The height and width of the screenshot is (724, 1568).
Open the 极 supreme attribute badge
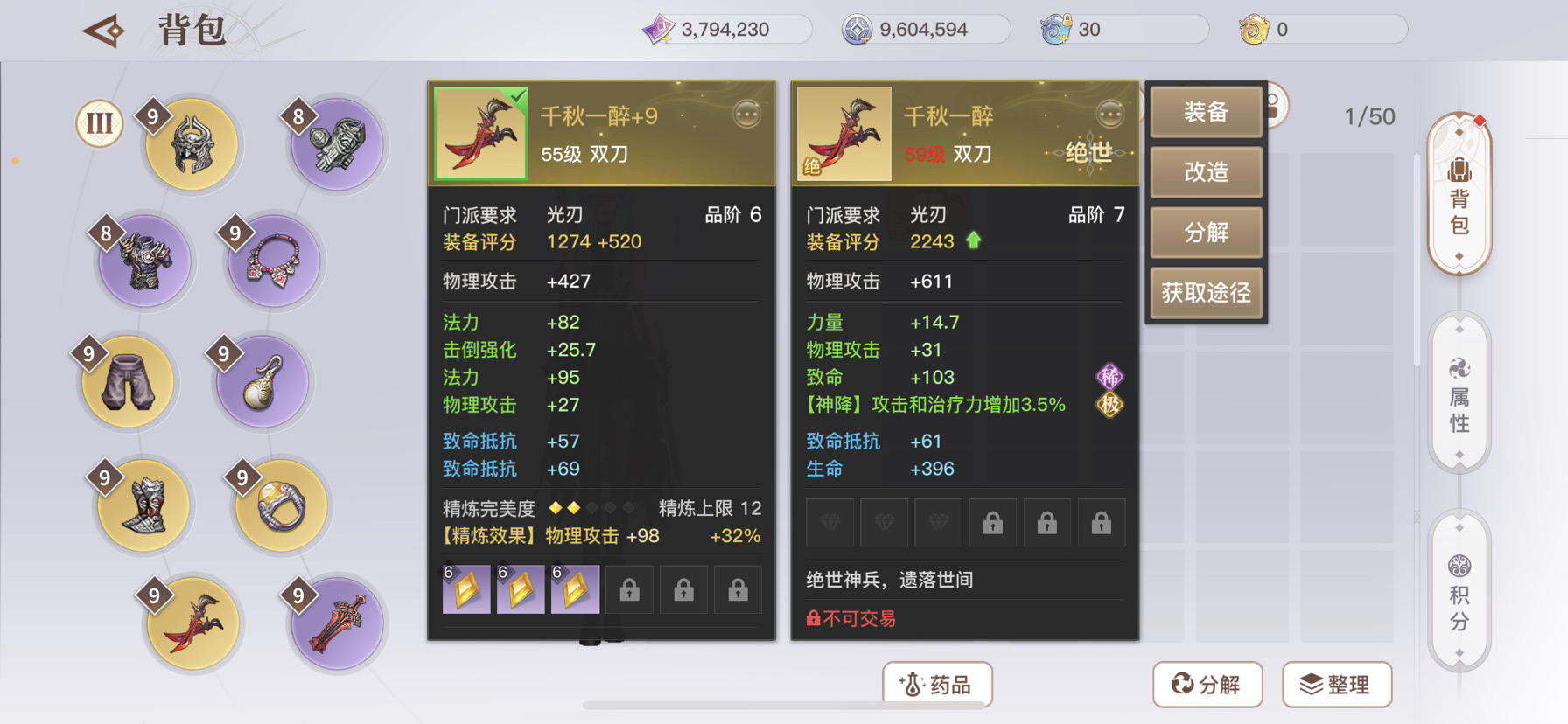point(1109,405)
